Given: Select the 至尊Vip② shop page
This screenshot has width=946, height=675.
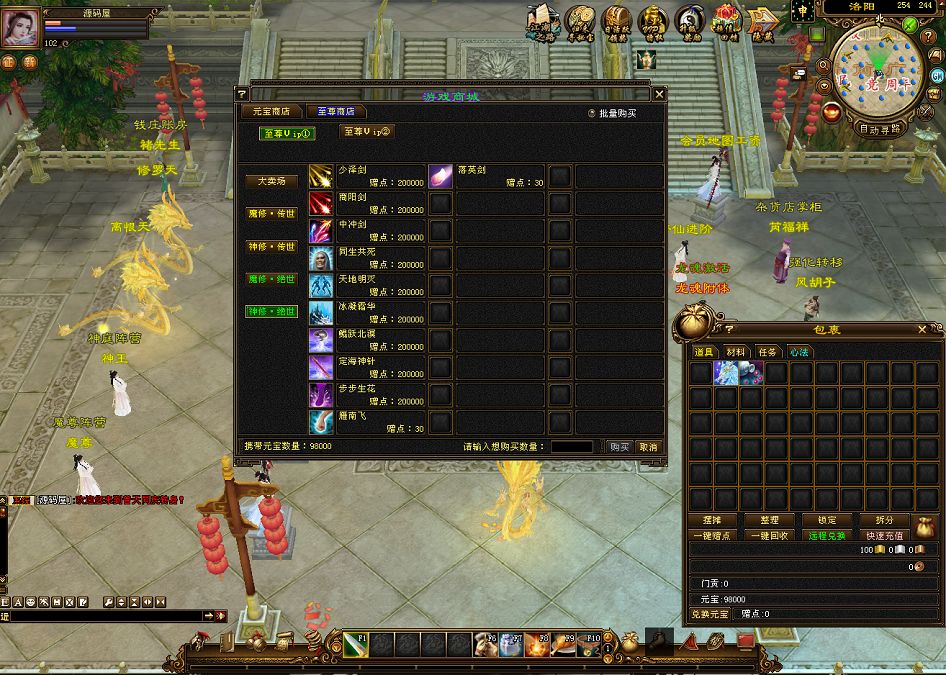Looking at the screenshot, I should [367, 131].
